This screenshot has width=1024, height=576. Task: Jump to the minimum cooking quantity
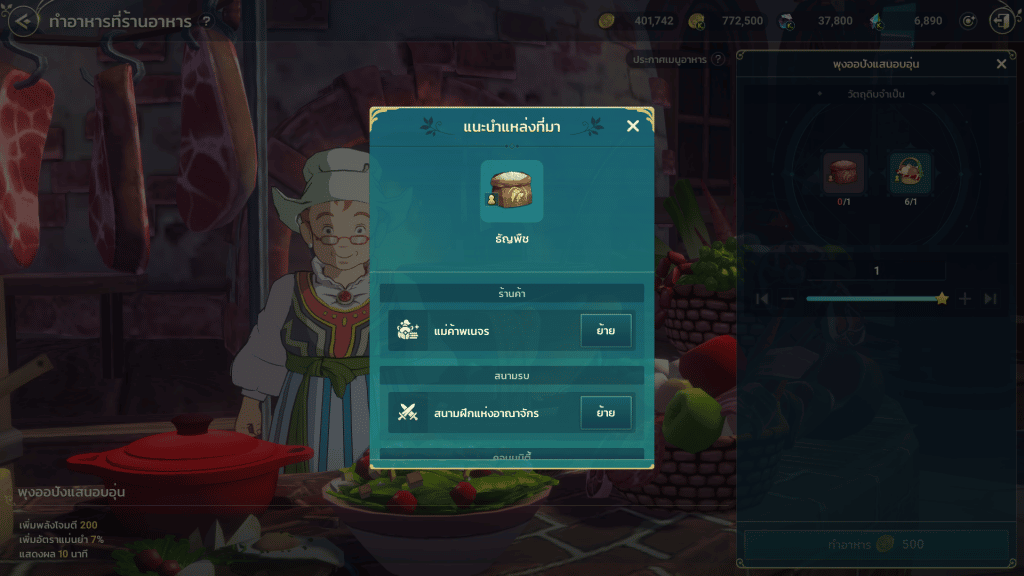[762, 299]
